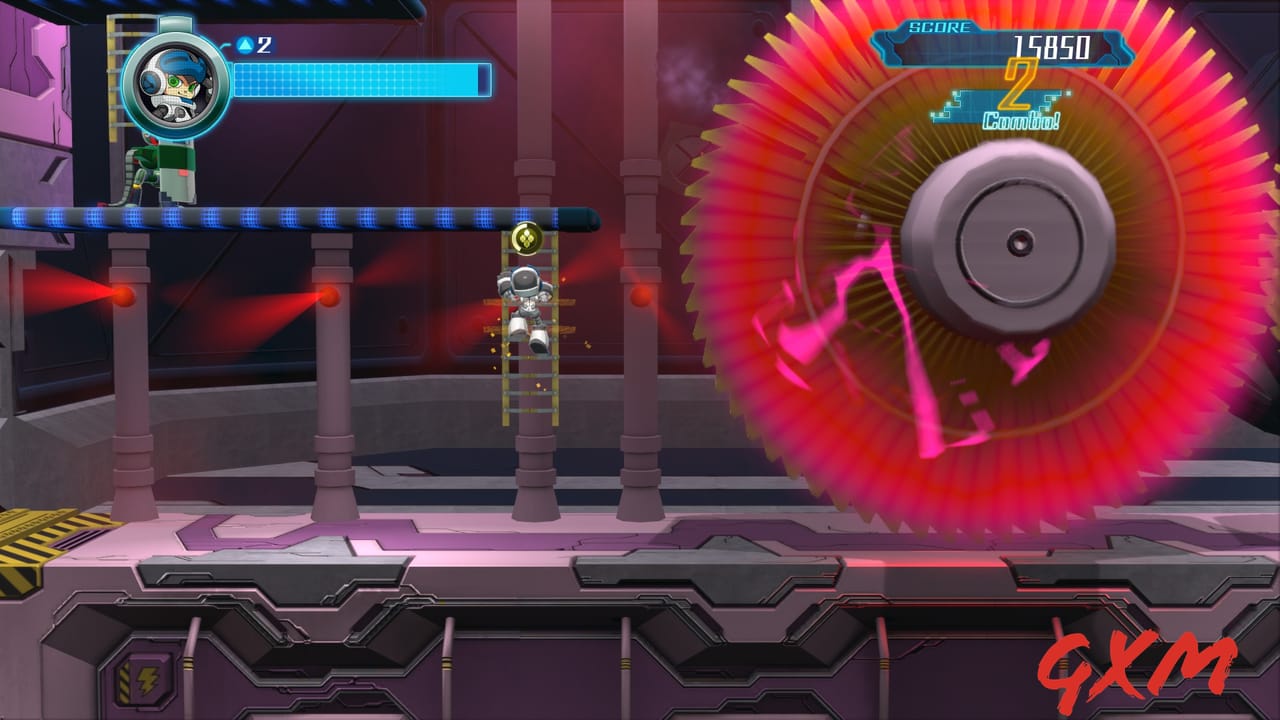
Task: Toggle the middle red laser sensor
Action: point(328,297)
